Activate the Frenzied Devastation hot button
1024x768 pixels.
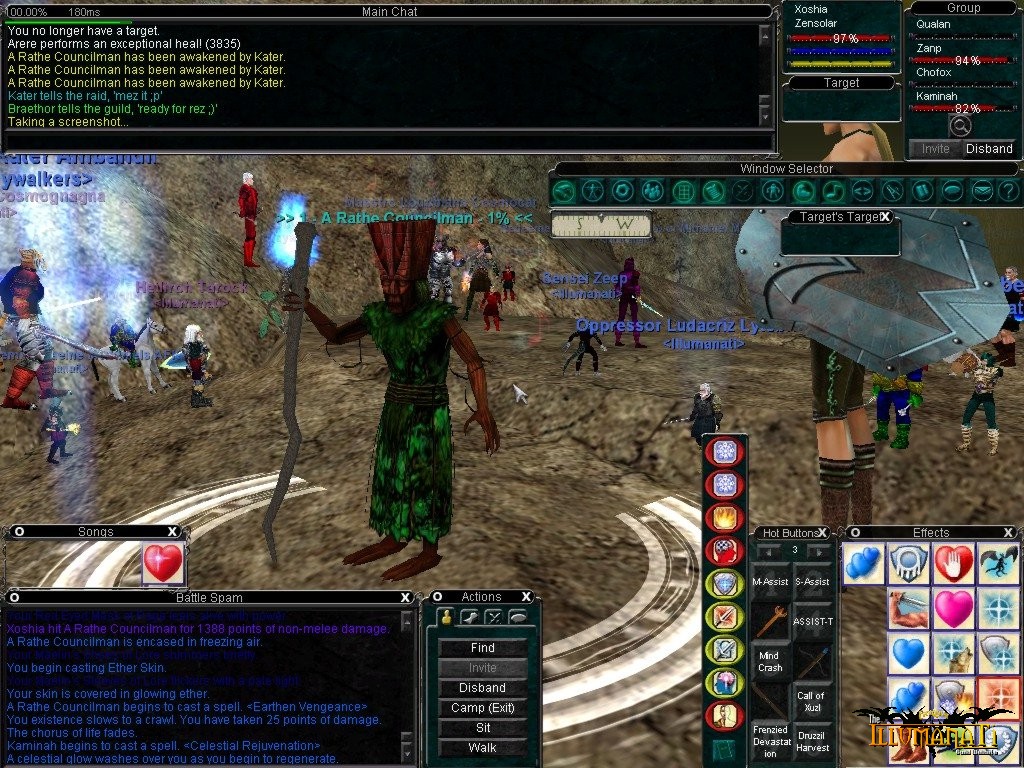click(x=770, y=741)
